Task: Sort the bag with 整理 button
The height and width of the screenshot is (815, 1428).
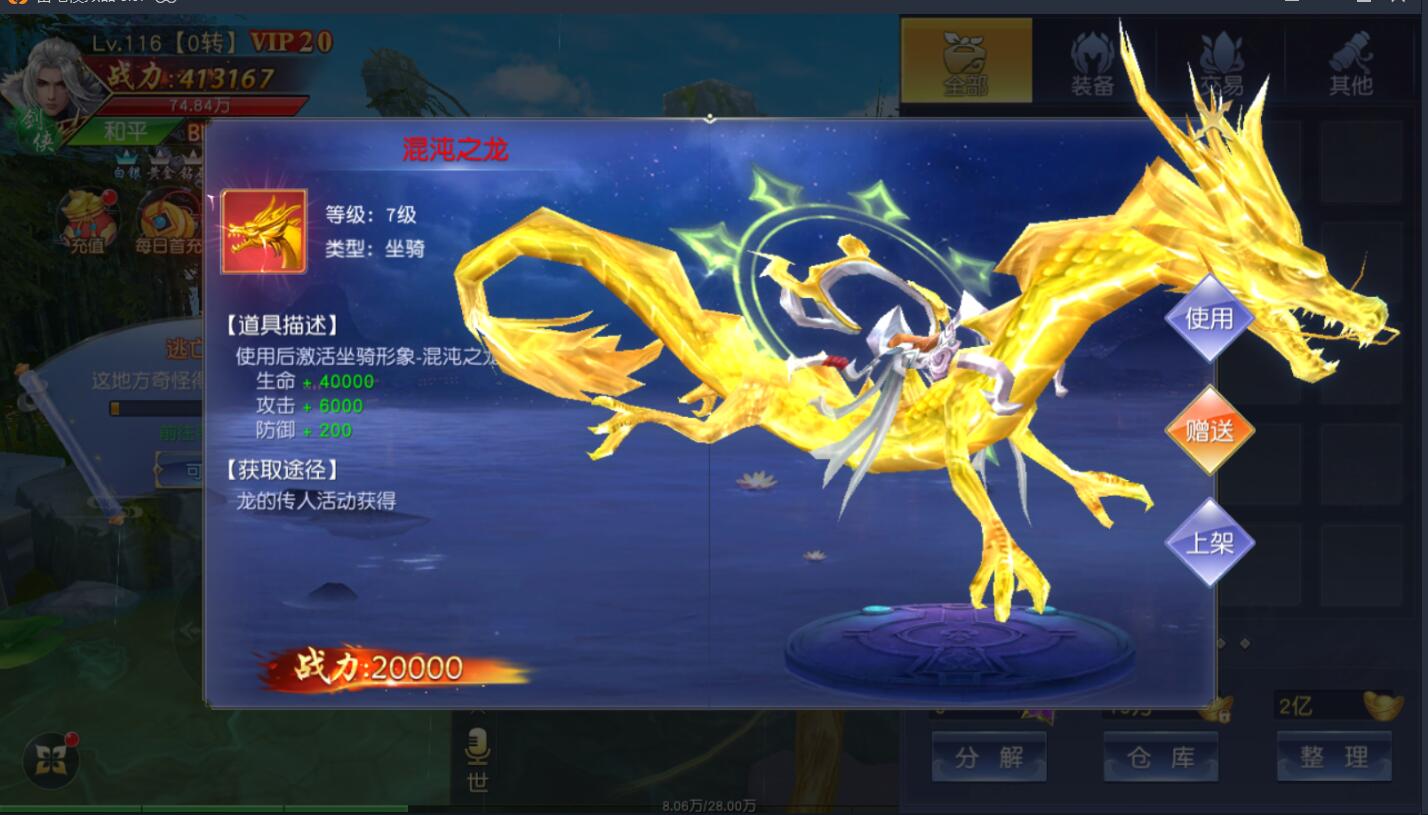Action: tap(1333, 757)
